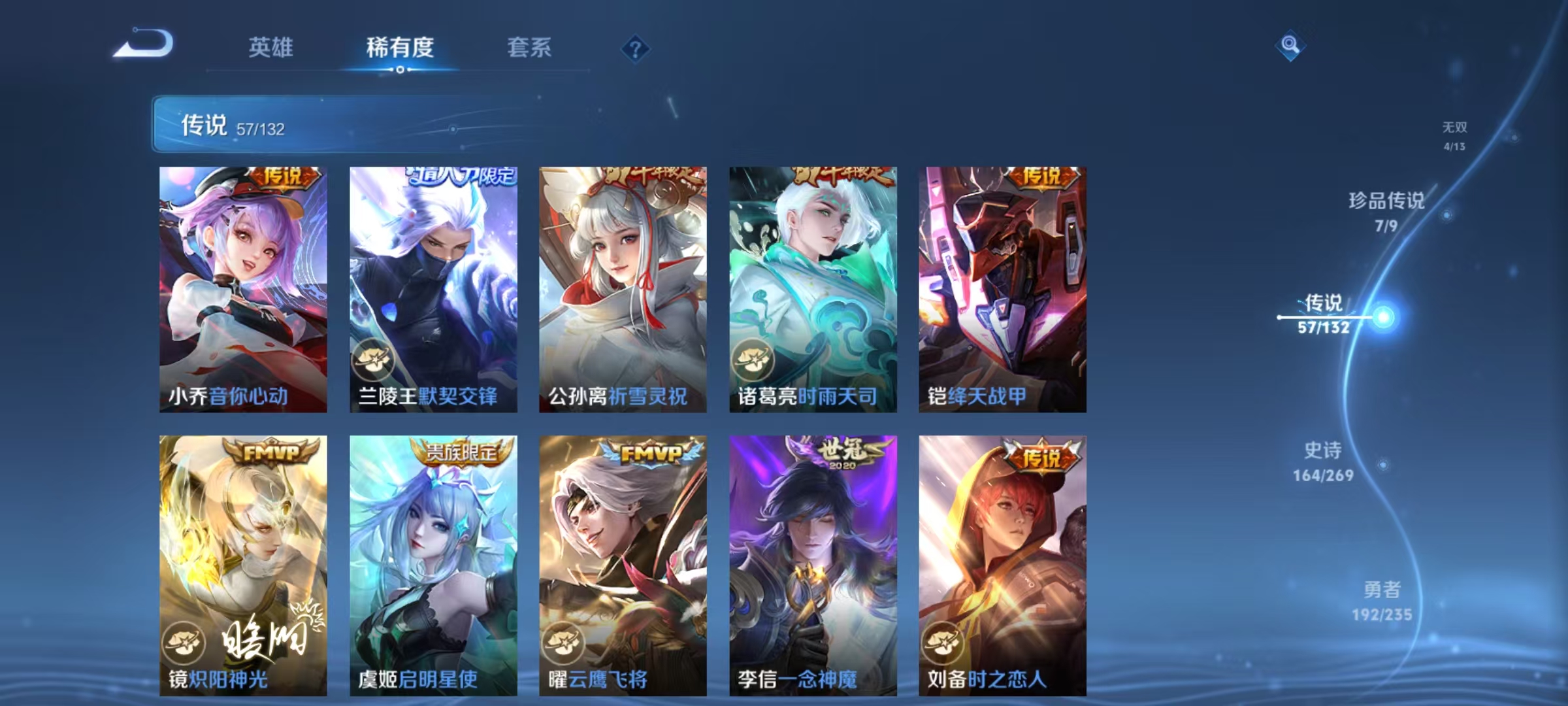This screenshot has height=706, width=1568.
Task: Switch to the 英雄 tab
Action: pyautogui.click(x=272, y=46)
